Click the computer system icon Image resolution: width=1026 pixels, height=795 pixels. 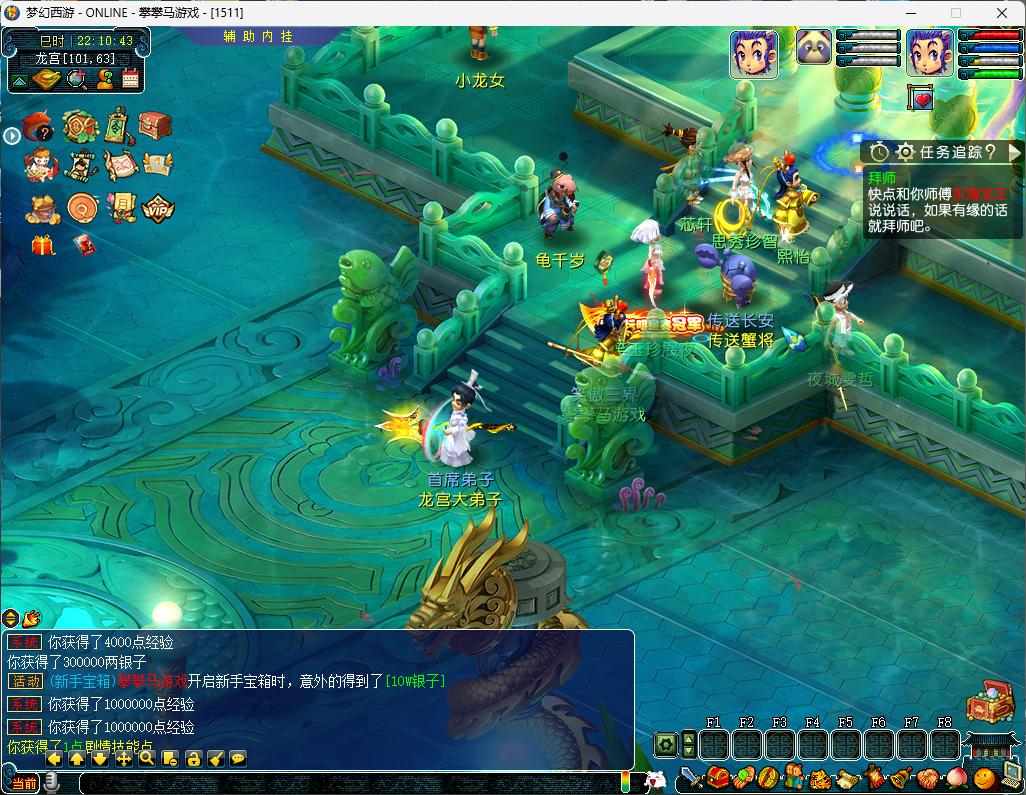(x=1010, y=773)
